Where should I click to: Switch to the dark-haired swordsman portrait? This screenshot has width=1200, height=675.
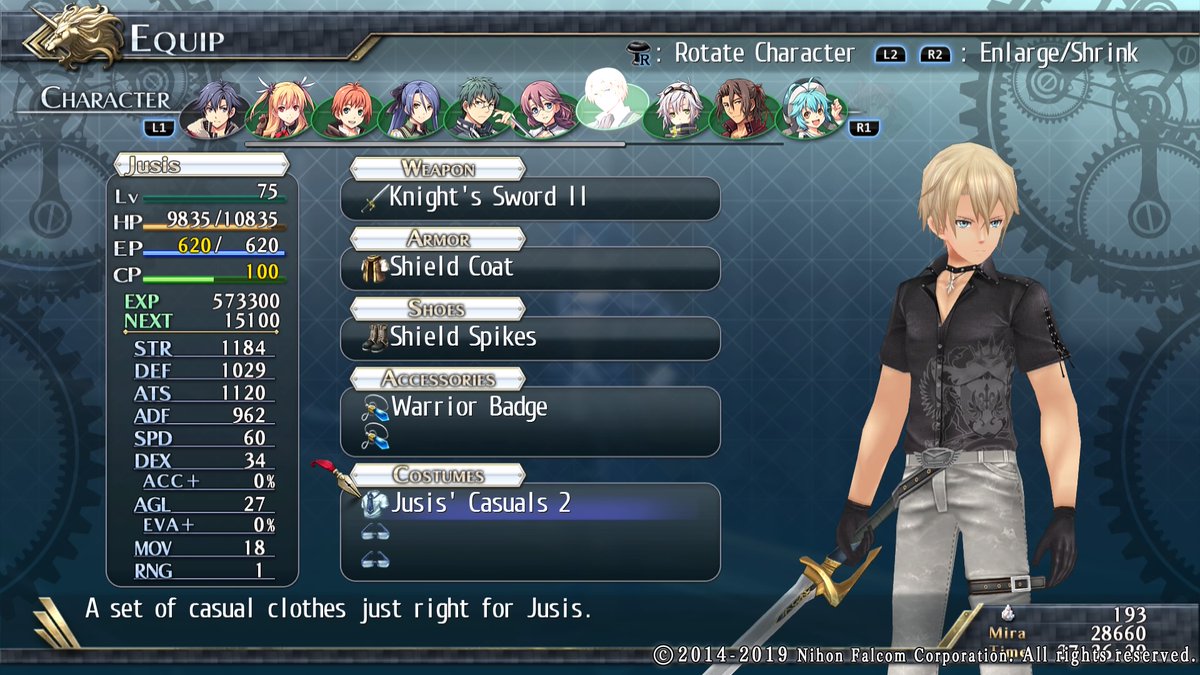216,109
